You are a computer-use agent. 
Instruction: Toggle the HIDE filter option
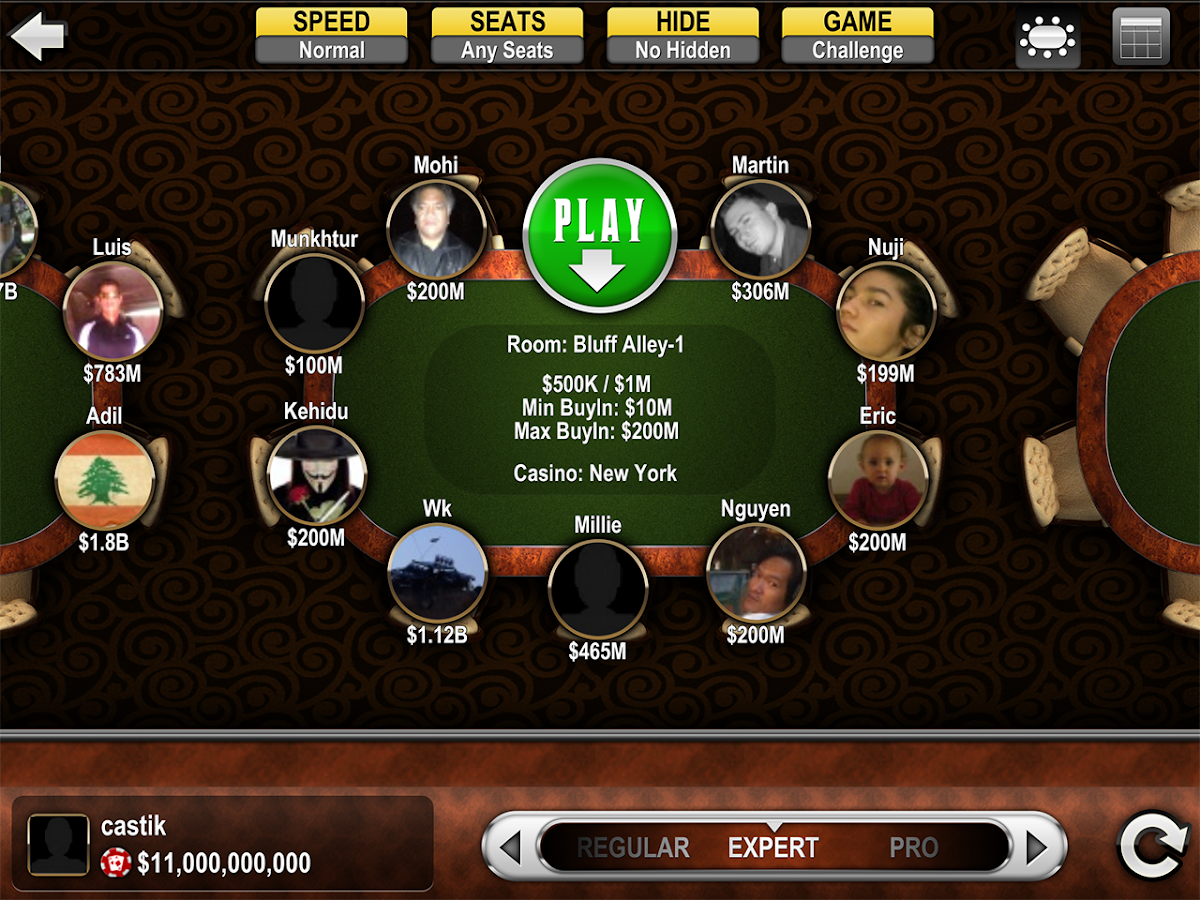[x=682, y=36]
